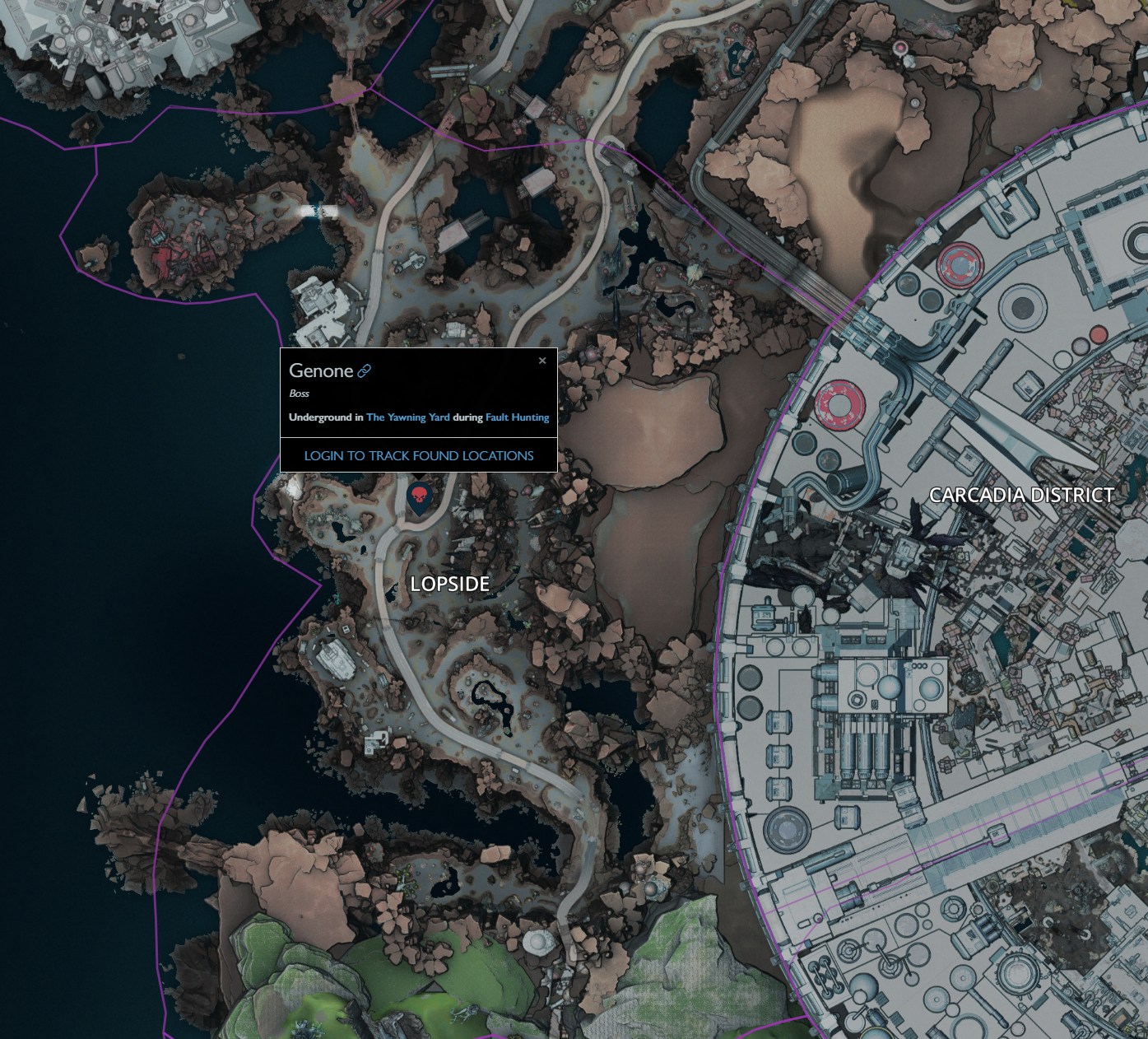Screen dimensions: 1148x1039
Task: Open the login link in the popup footer
Action: point(420,454)
